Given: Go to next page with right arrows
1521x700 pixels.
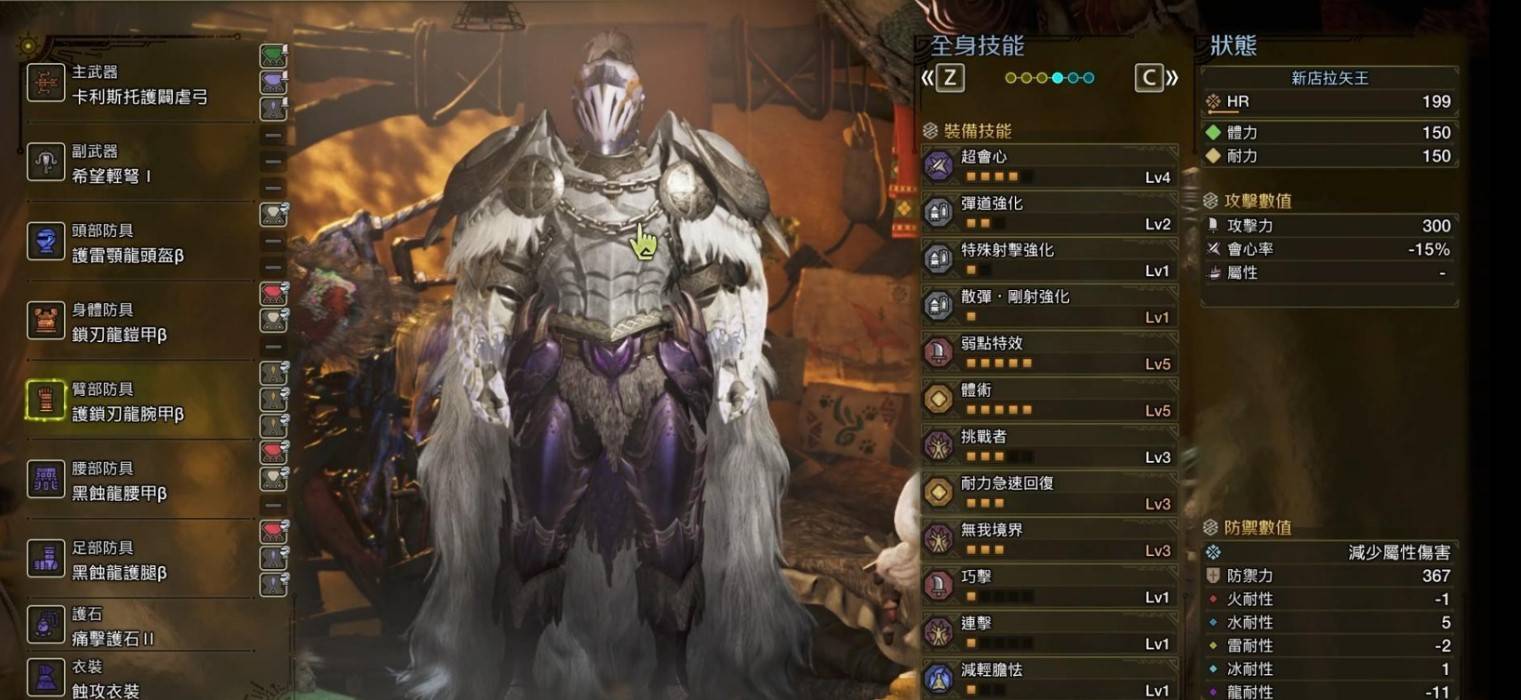Looking at the screenshot, I should click(1157, 78).
